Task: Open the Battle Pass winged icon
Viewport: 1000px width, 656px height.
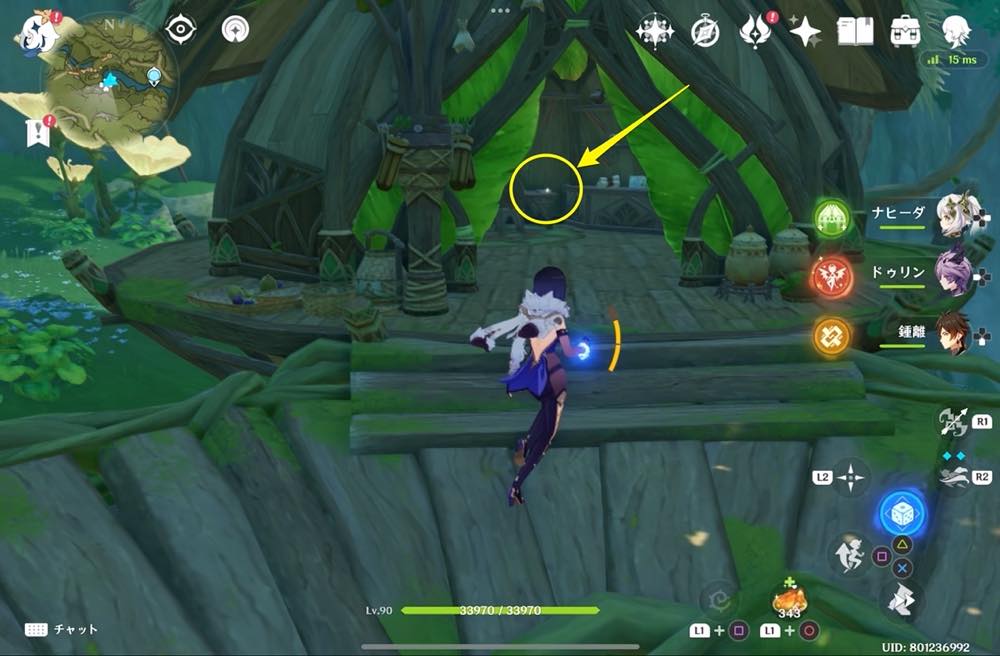Action: (755, 32)
